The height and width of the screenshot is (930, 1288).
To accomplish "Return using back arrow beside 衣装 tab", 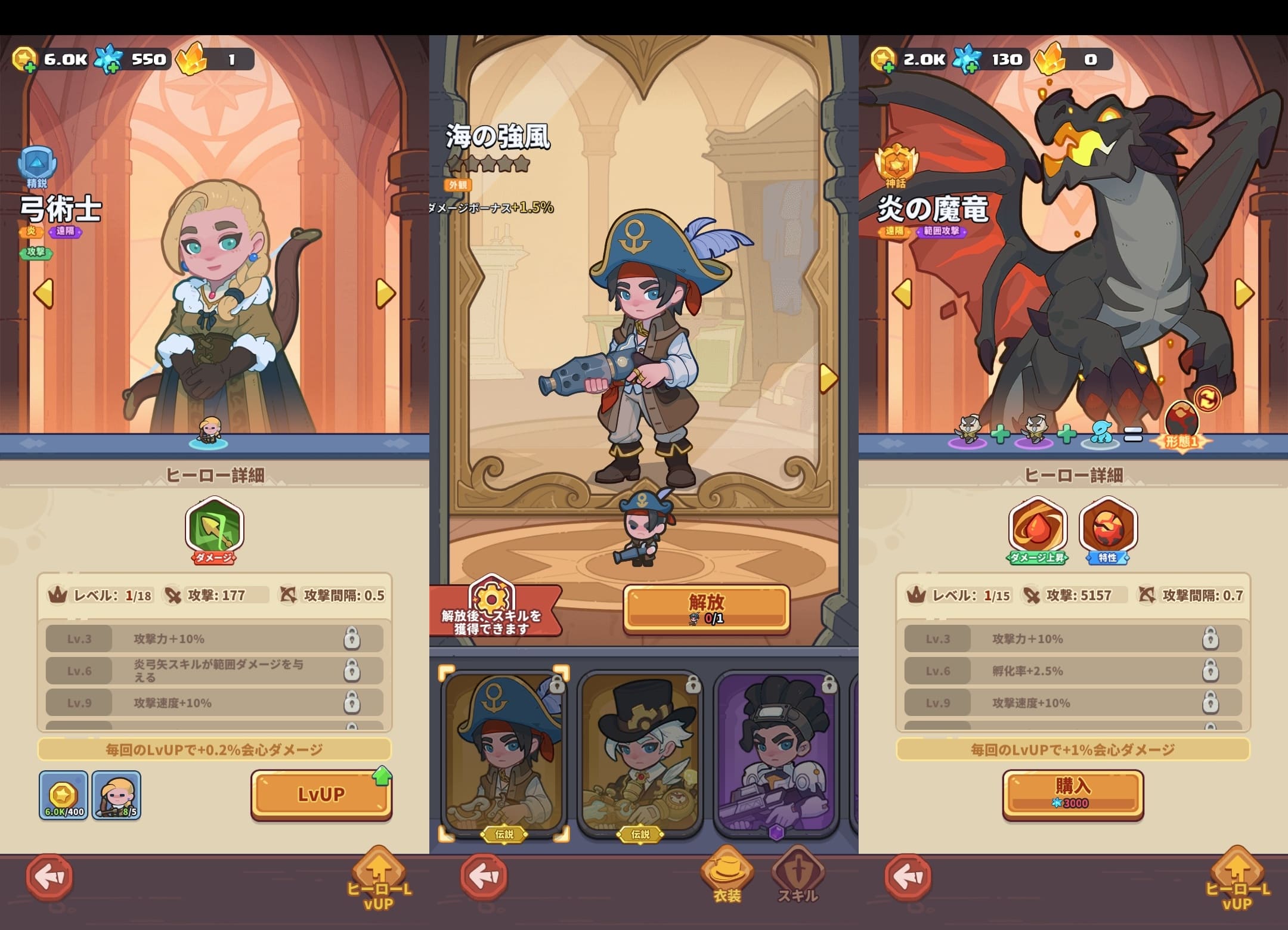I will [x=484, y=876].
